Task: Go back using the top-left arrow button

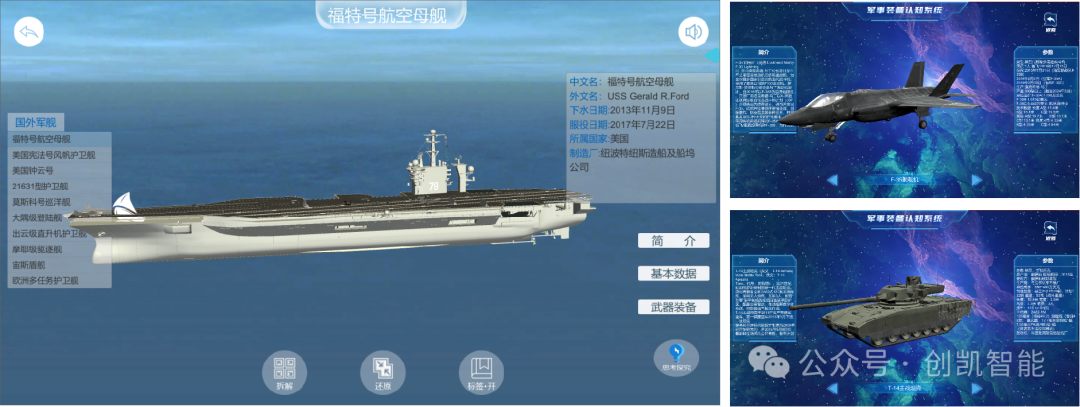Action: point(29,33)
